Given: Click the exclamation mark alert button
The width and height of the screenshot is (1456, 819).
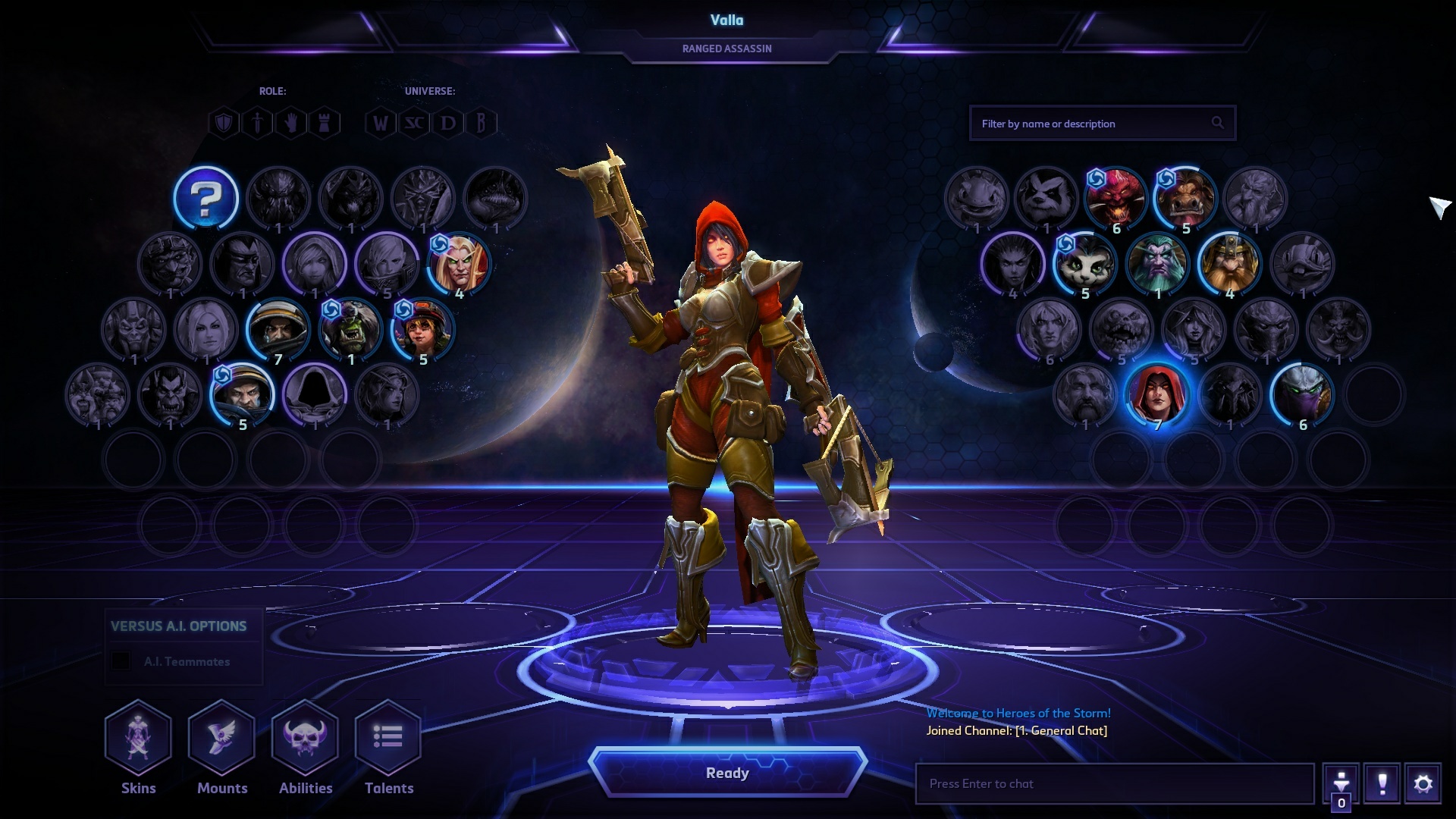Looking at the screenshot, I should pos(1382,783).
